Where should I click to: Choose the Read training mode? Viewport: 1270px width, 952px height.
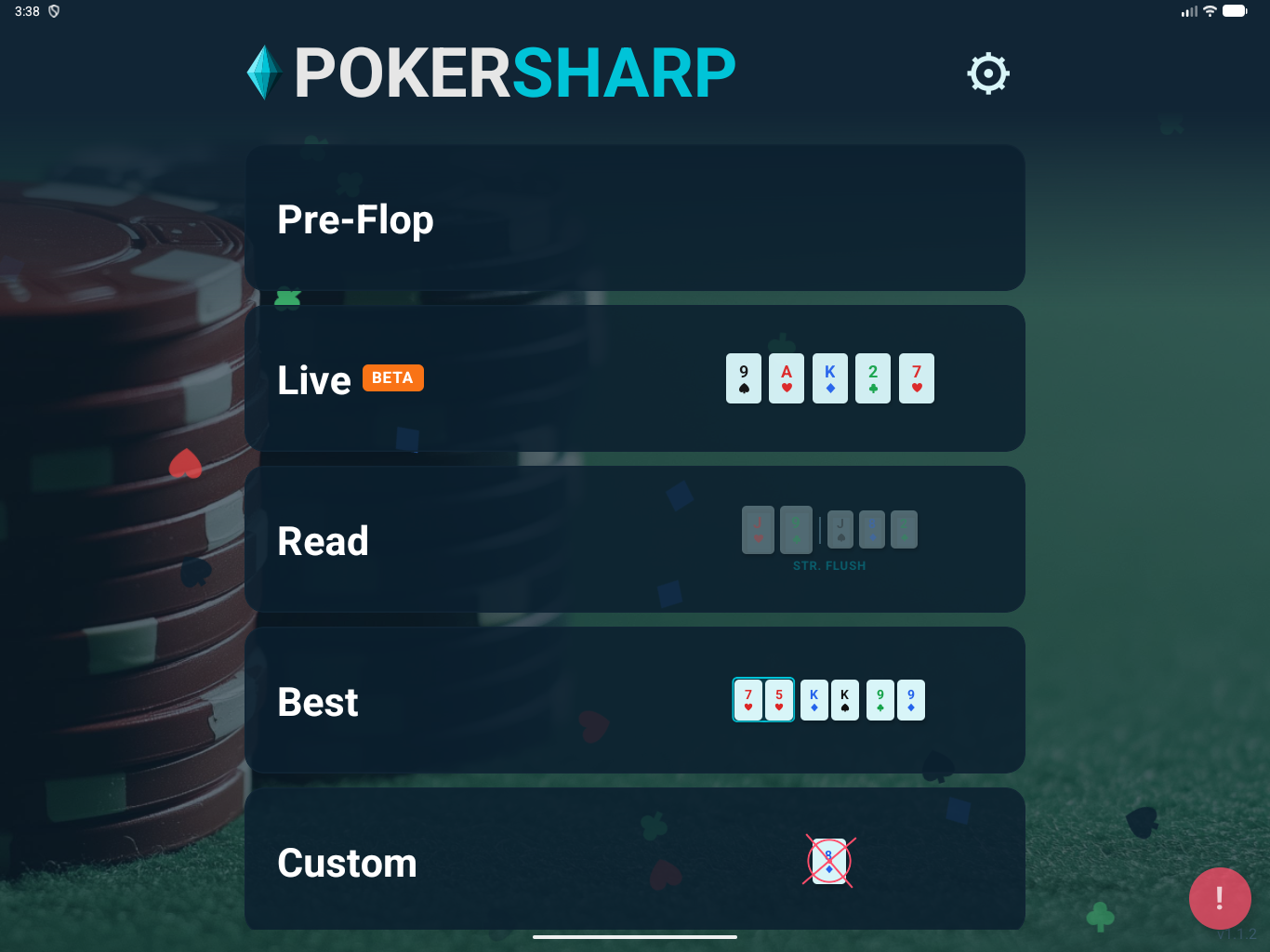click(634, 539)
